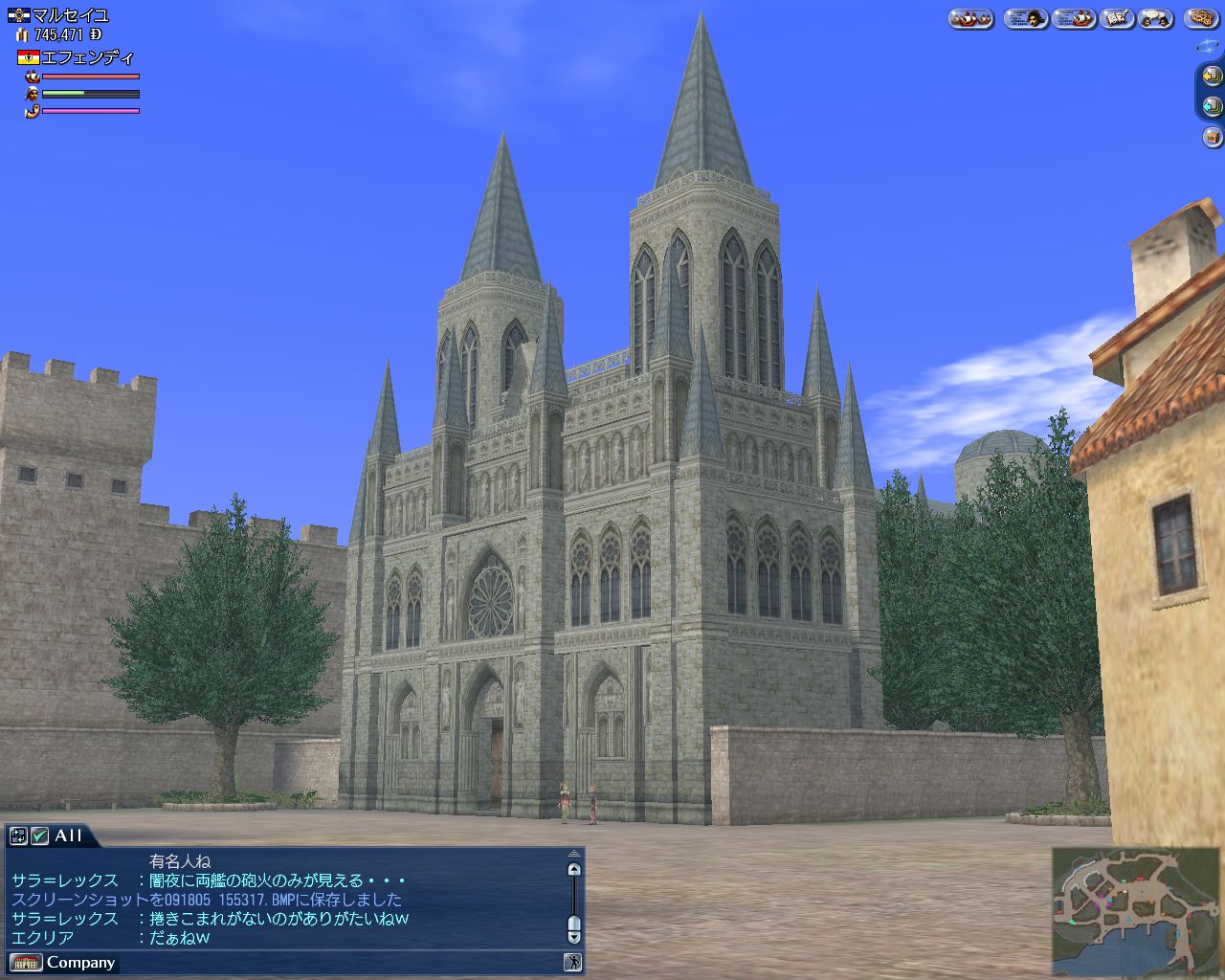Open the speech bubble chat menu

pyautogui.click(x=1155, y=18)
